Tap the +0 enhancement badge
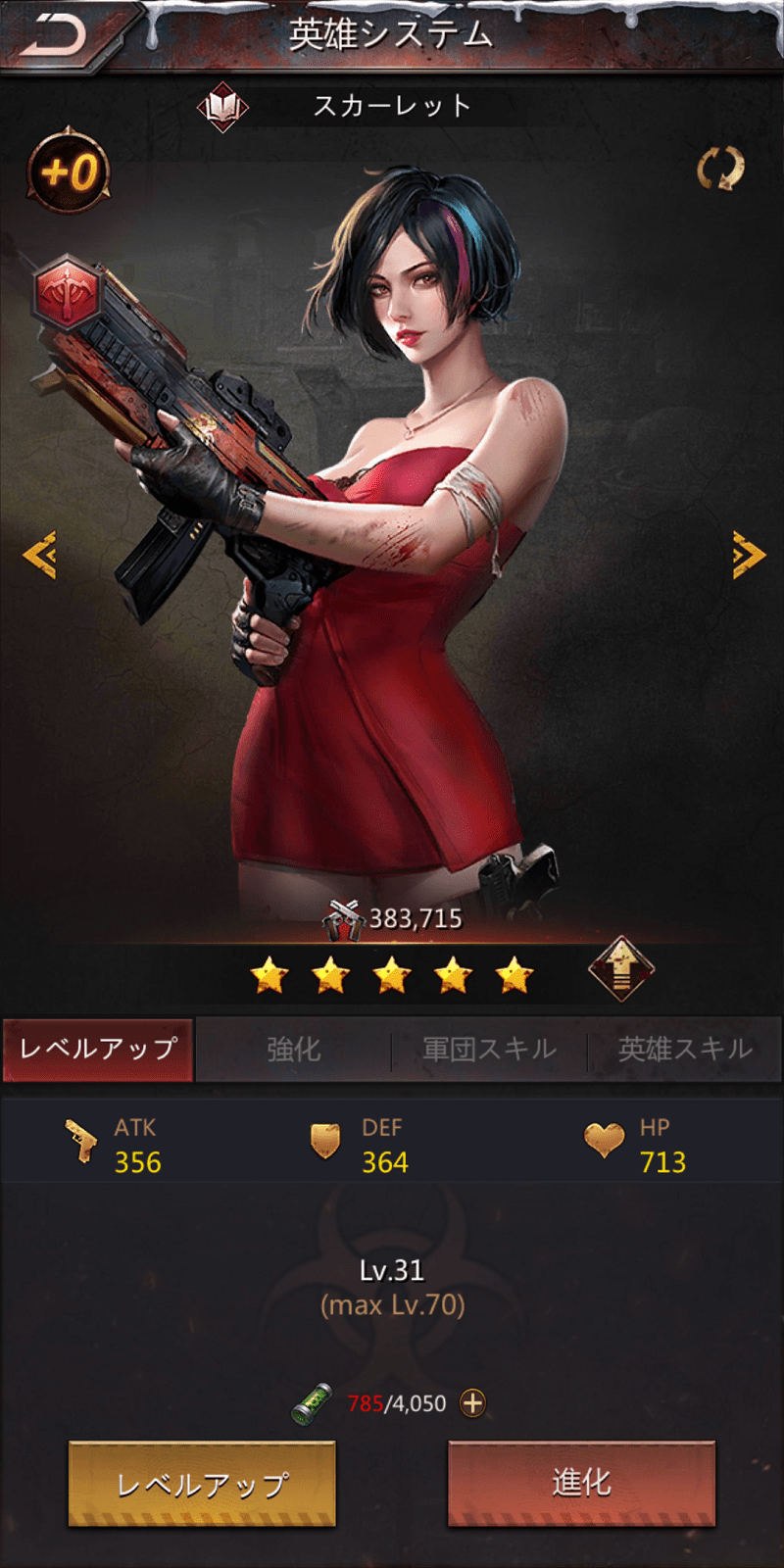 (69, 172)
